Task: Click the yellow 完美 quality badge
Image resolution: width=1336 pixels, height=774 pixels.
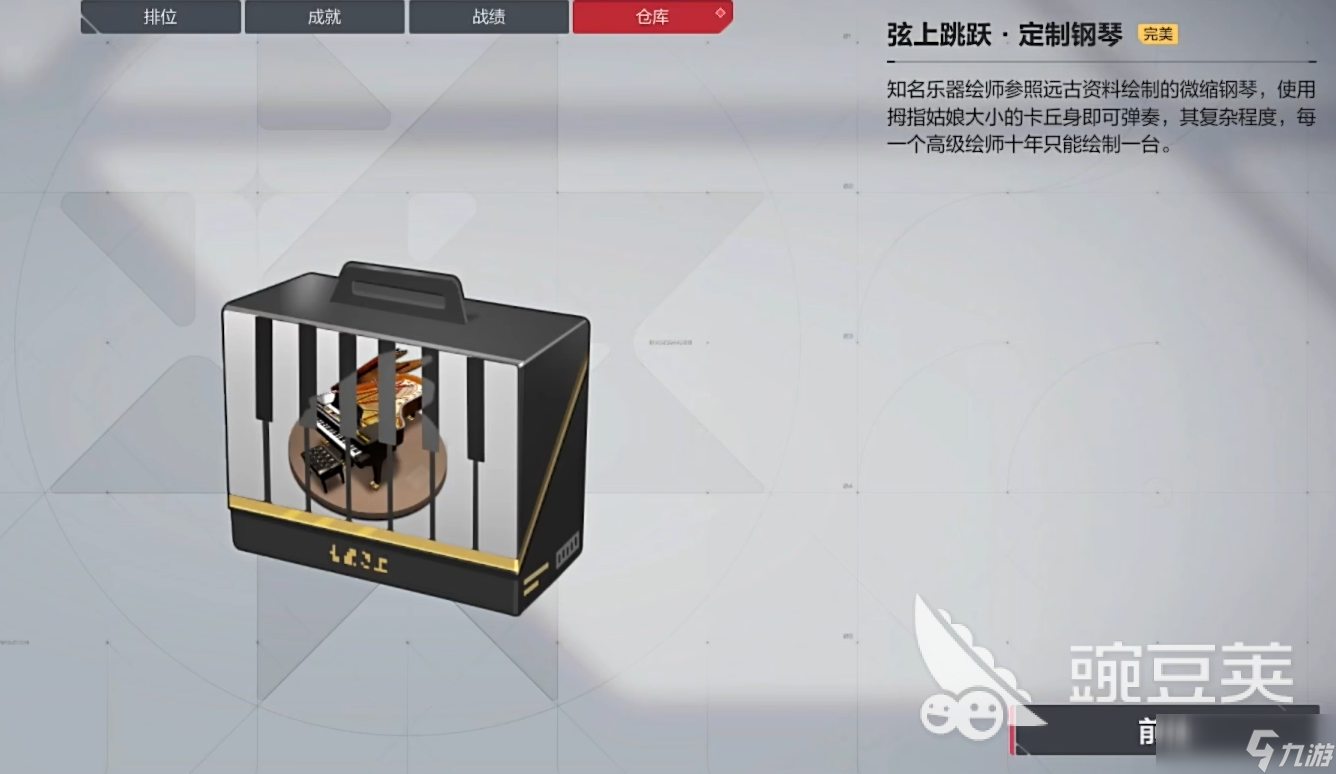Action: pos(1158,33)
